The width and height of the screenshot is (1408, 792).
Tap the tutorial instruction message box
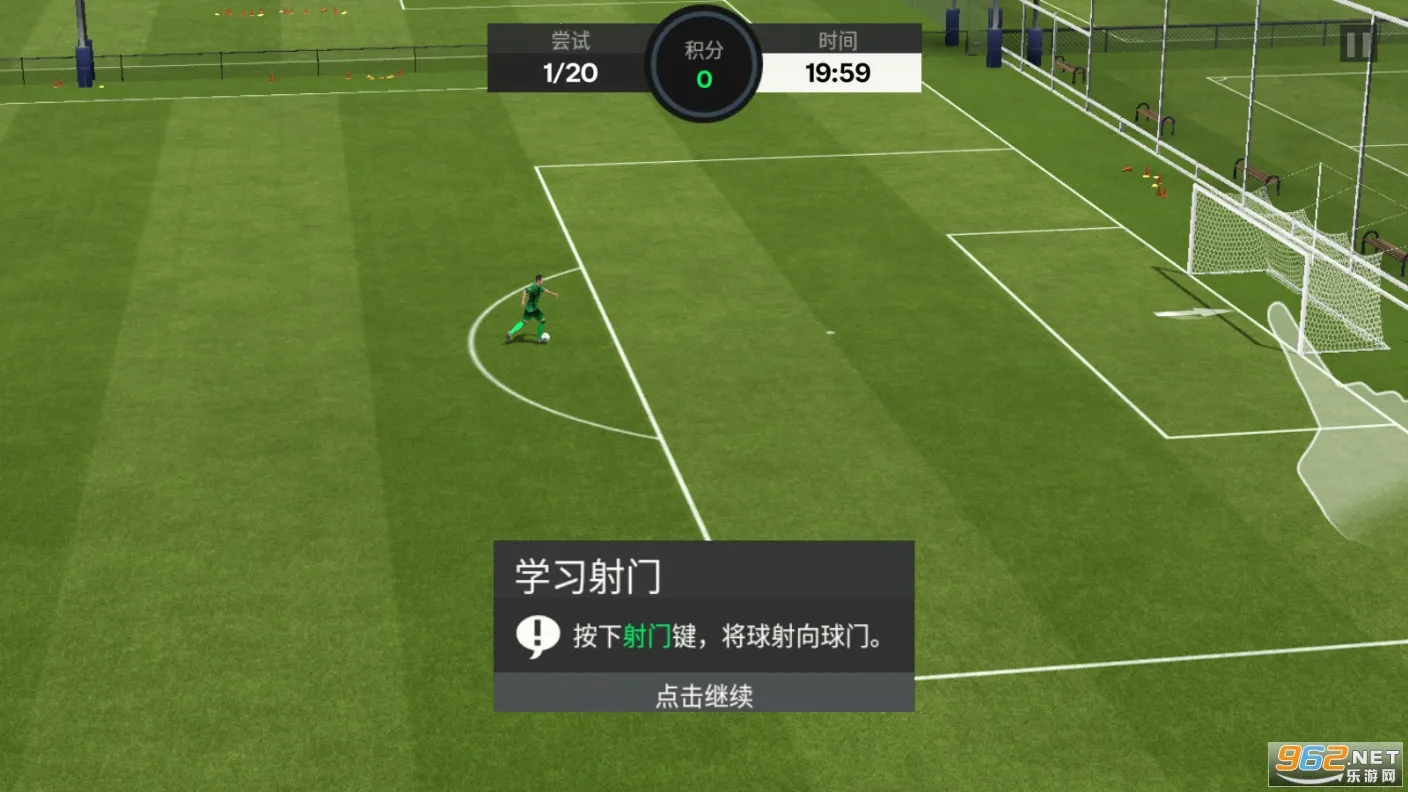pos(703,634)
